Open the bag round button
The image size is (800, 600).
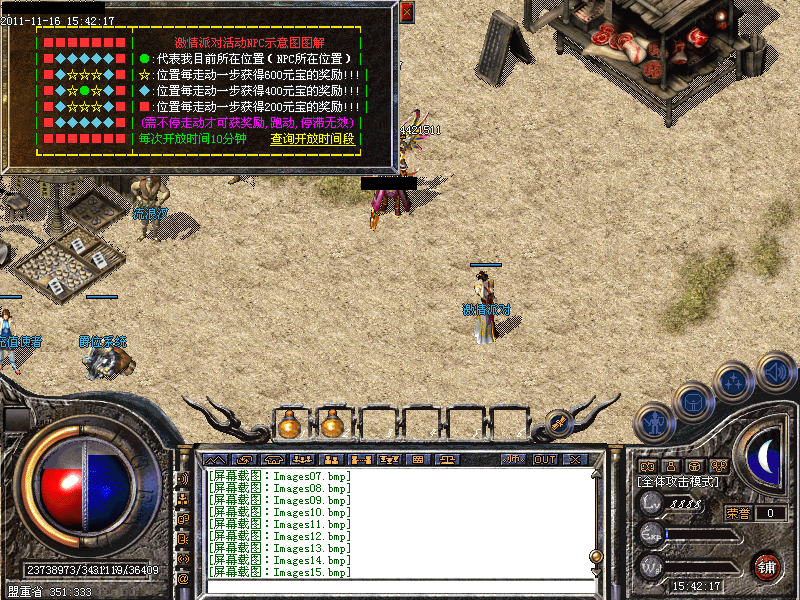(x=692, y=400)
